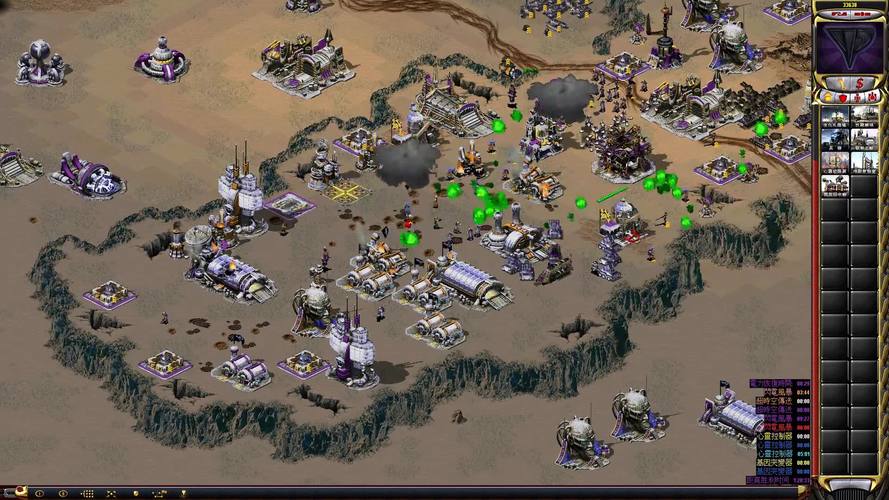The width and height of the screenshot is (889, 500).
Task: Switch to the structures build tab
Action: point(826,97)
